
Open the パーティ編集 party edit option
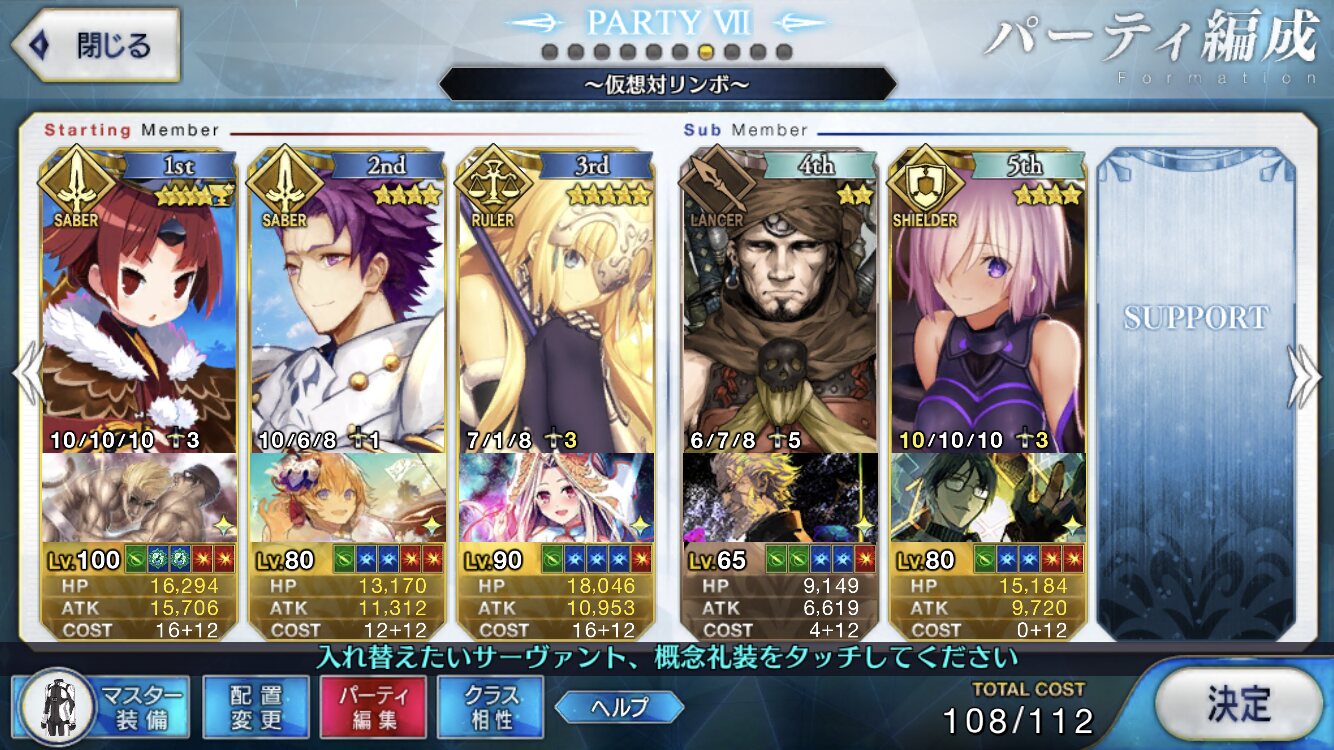(373, 706)
